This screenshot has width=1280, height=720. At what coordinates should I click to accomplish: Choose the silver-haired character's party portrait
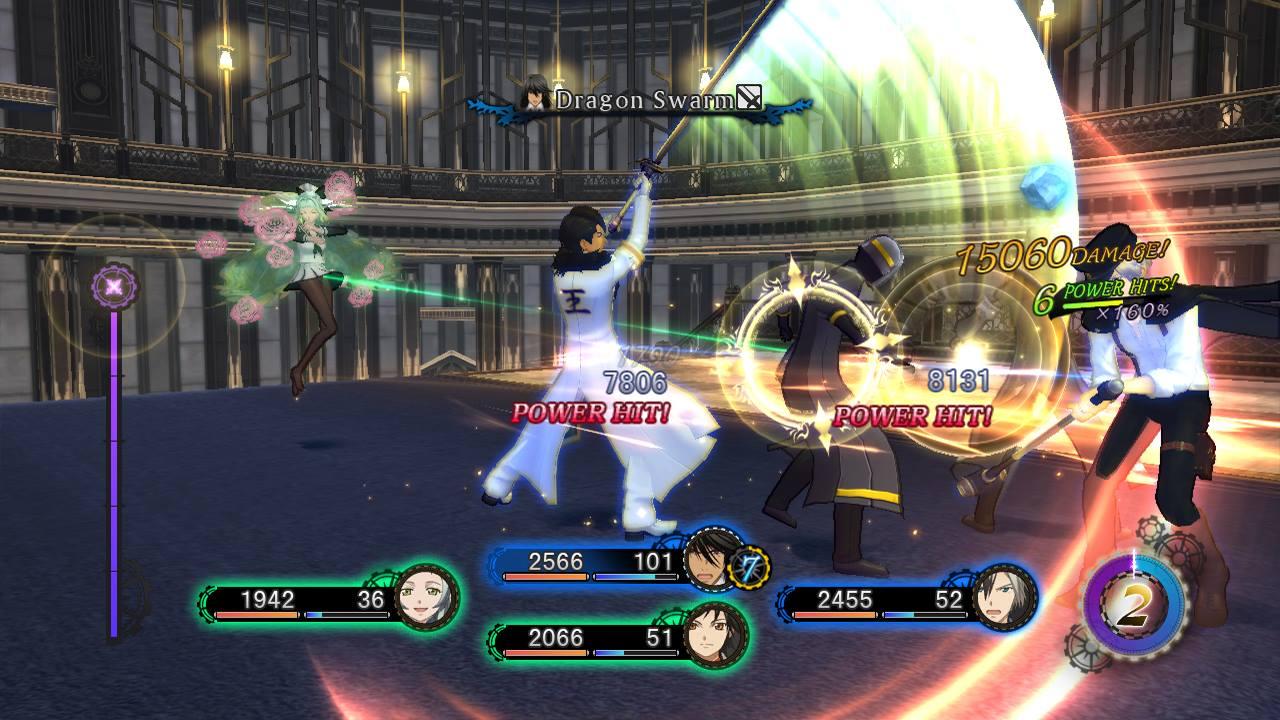1002,599
